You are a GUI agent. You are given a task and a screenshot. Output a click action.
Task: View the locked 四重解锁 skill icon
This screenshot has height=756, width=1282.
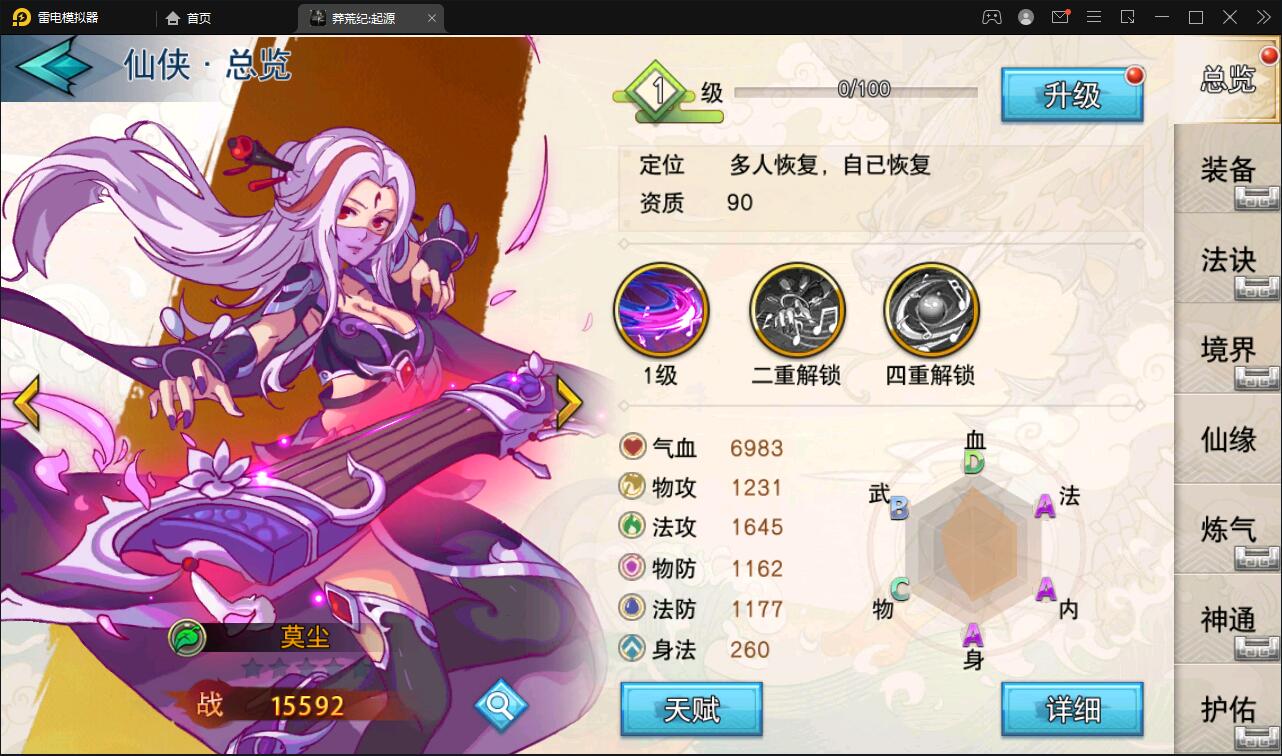point(930,309)
